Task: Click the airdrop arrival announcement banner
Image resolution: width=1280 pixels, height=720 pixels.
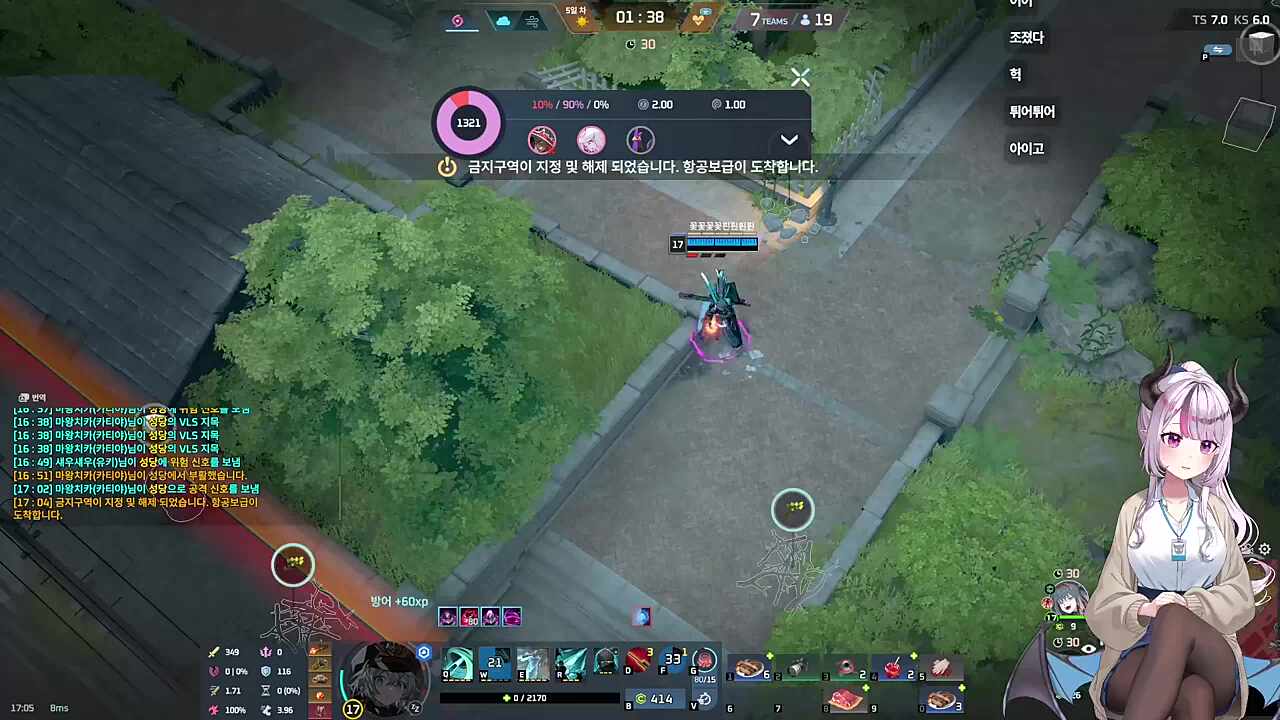Action: [640, 167]
